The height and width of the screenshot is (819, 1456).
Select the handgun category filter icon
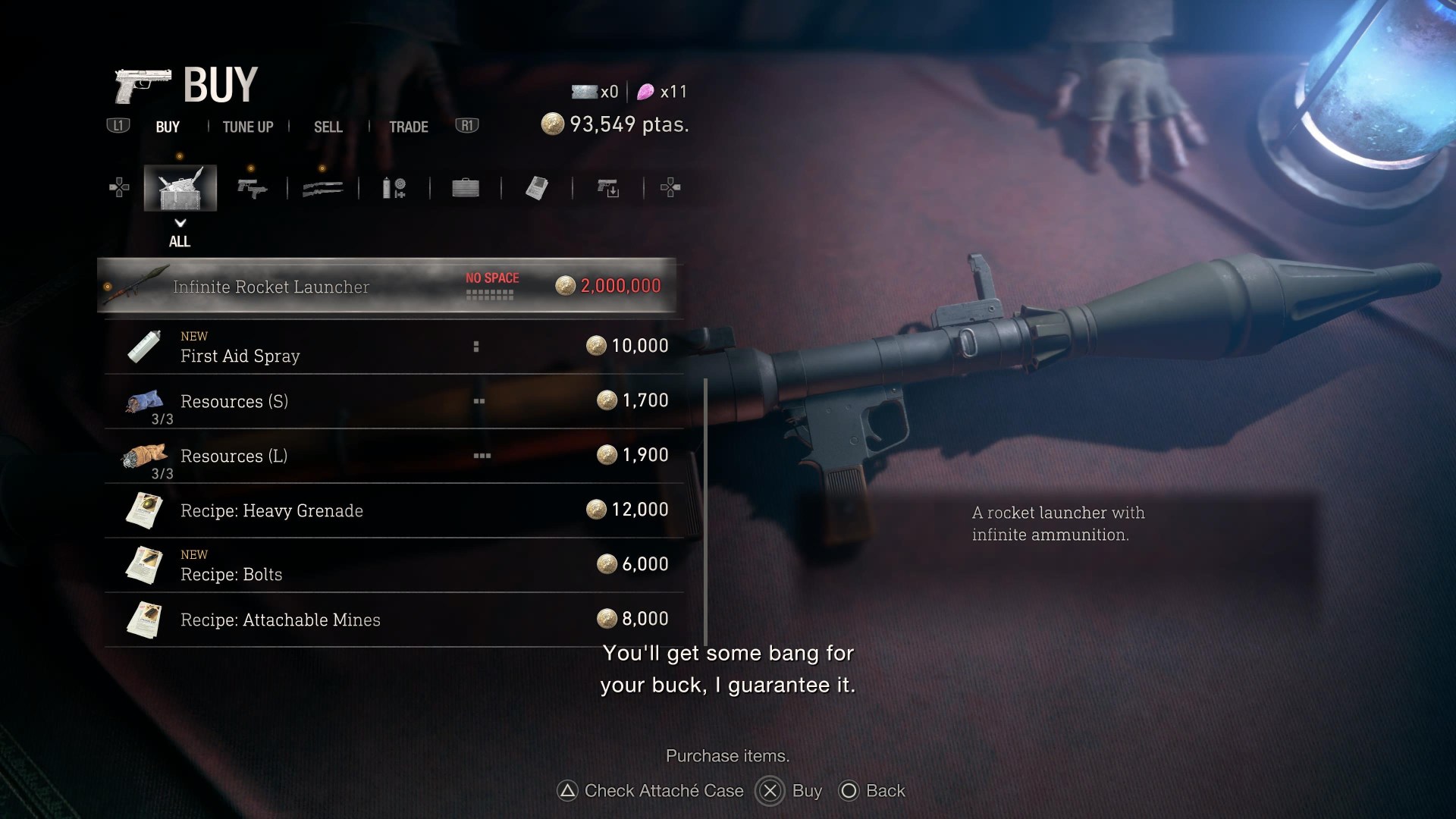pos(253,187)
